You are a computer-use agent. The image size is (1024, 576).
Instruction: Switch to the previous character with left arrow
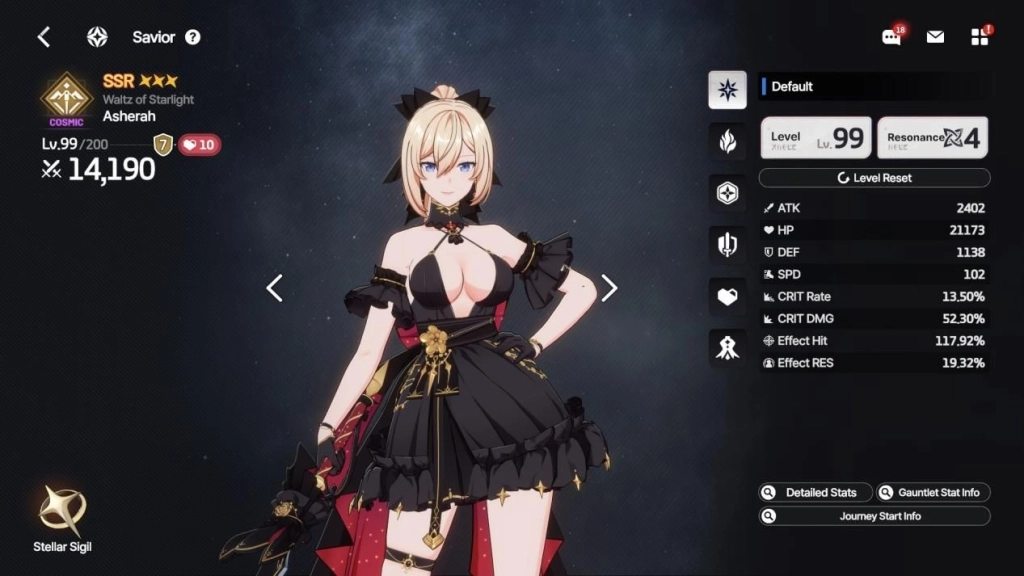pos(275,288)
